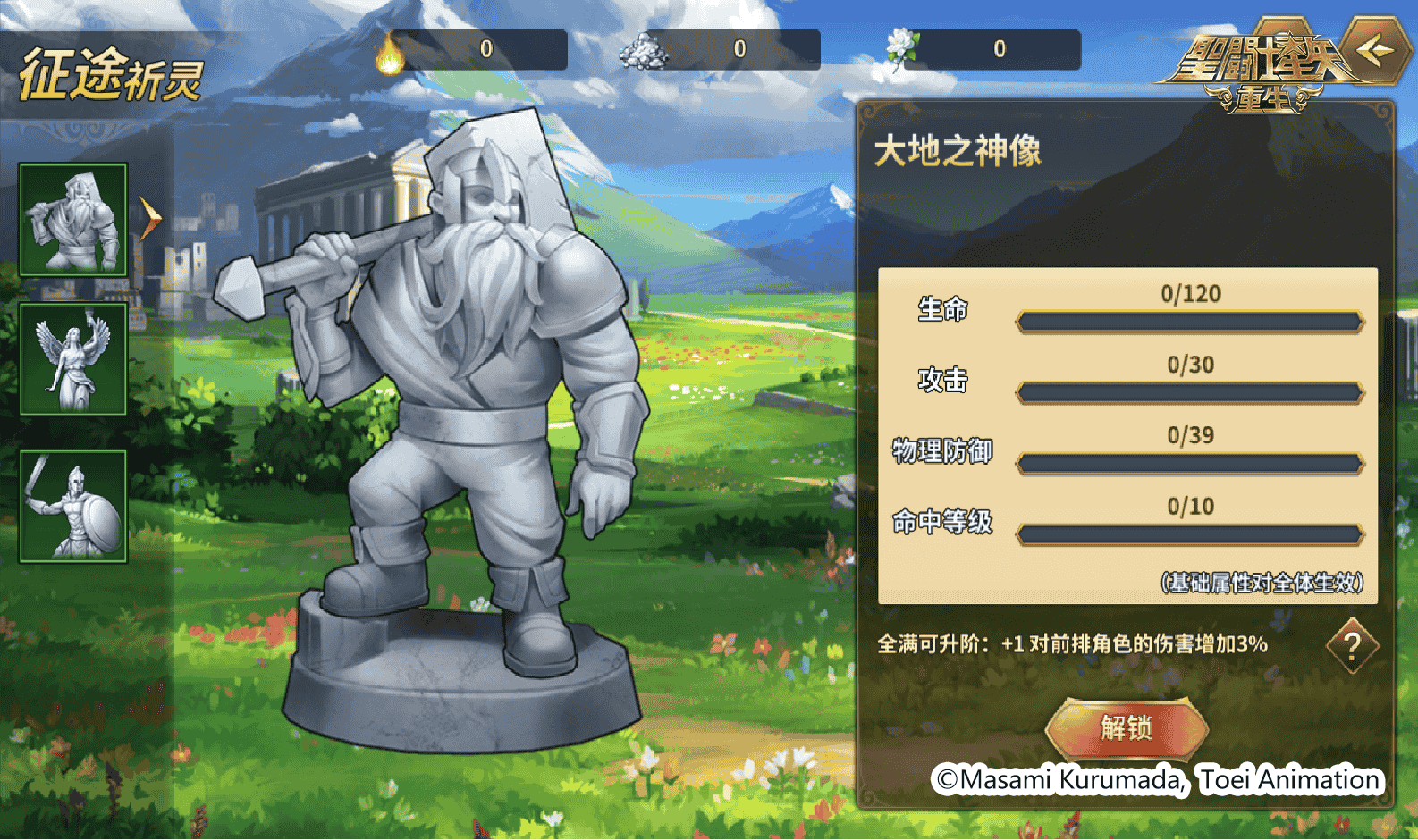Click the 物理防御 defense progress bar

tap(1189, 462)
